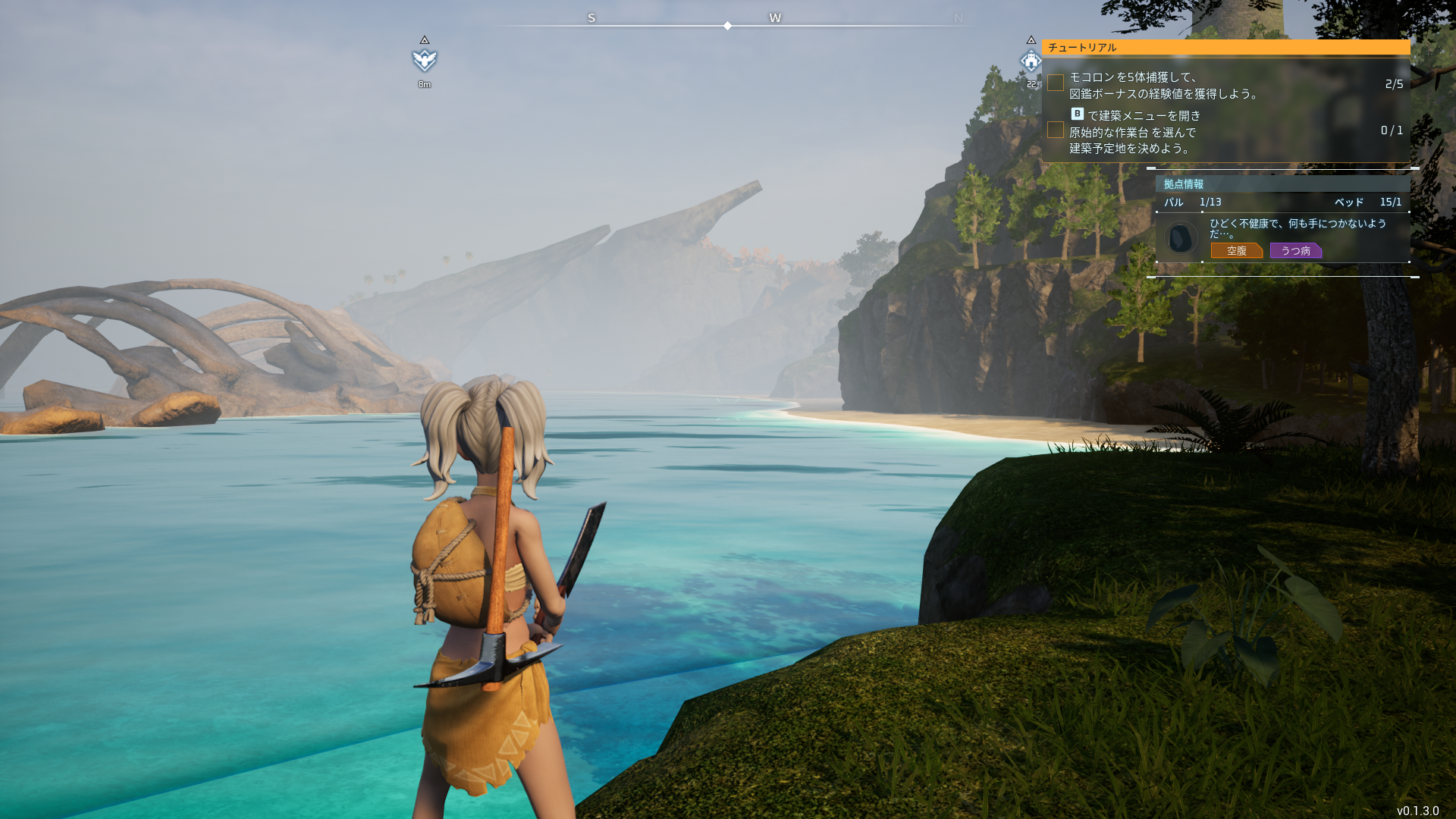Click the チュートリアル header bar
The width and height of the screenshot is (1456, 819).
[x=1225, y=47]
